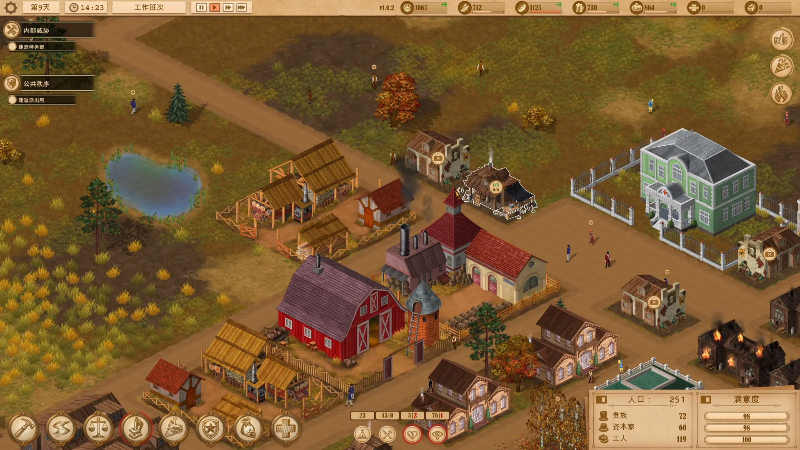Open the money bag economy menu
The width and height of the screenshot is (800, 450).
[x=248, y=428]
